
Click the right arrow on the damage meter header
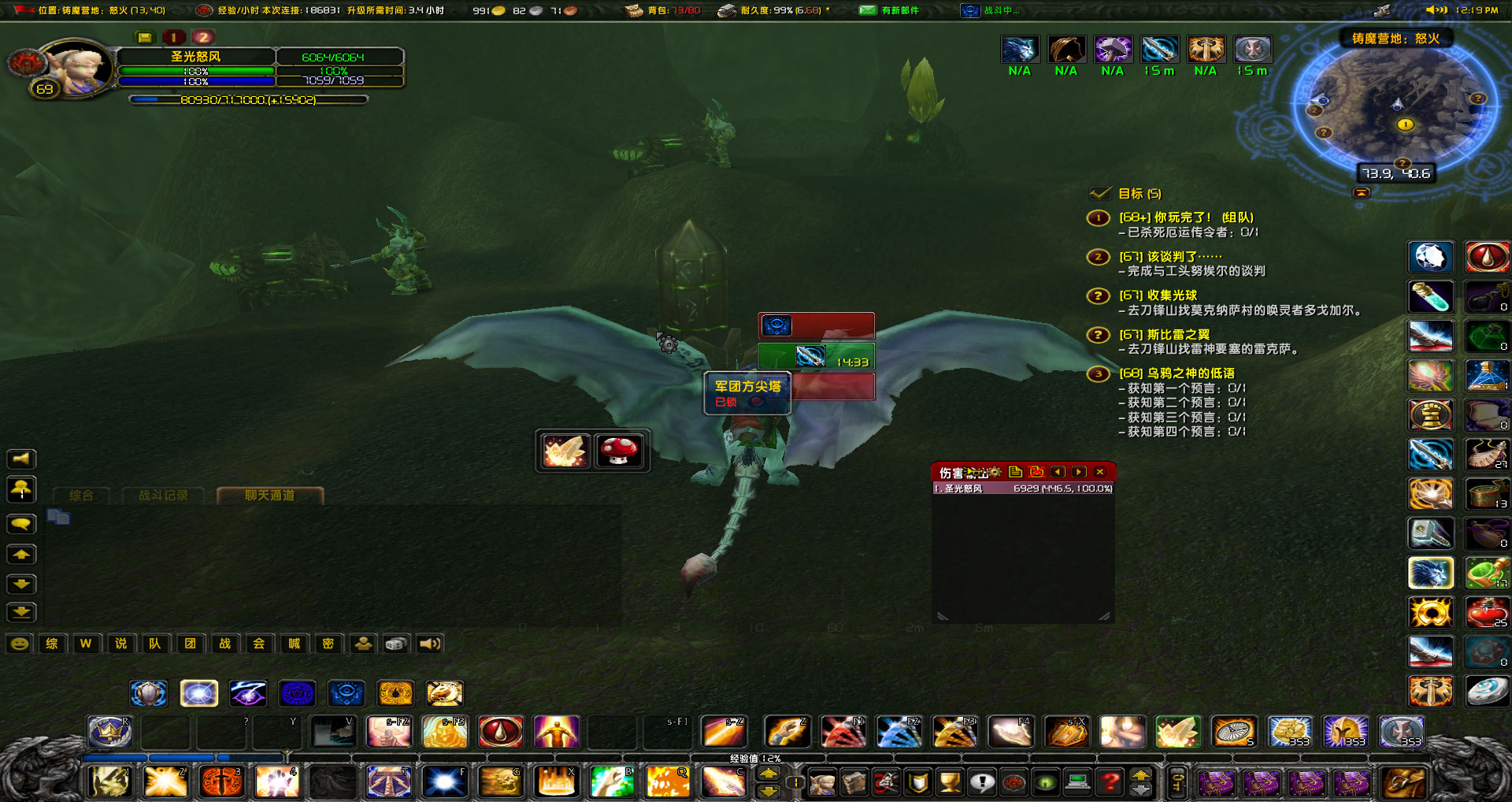click(1079, 472)
